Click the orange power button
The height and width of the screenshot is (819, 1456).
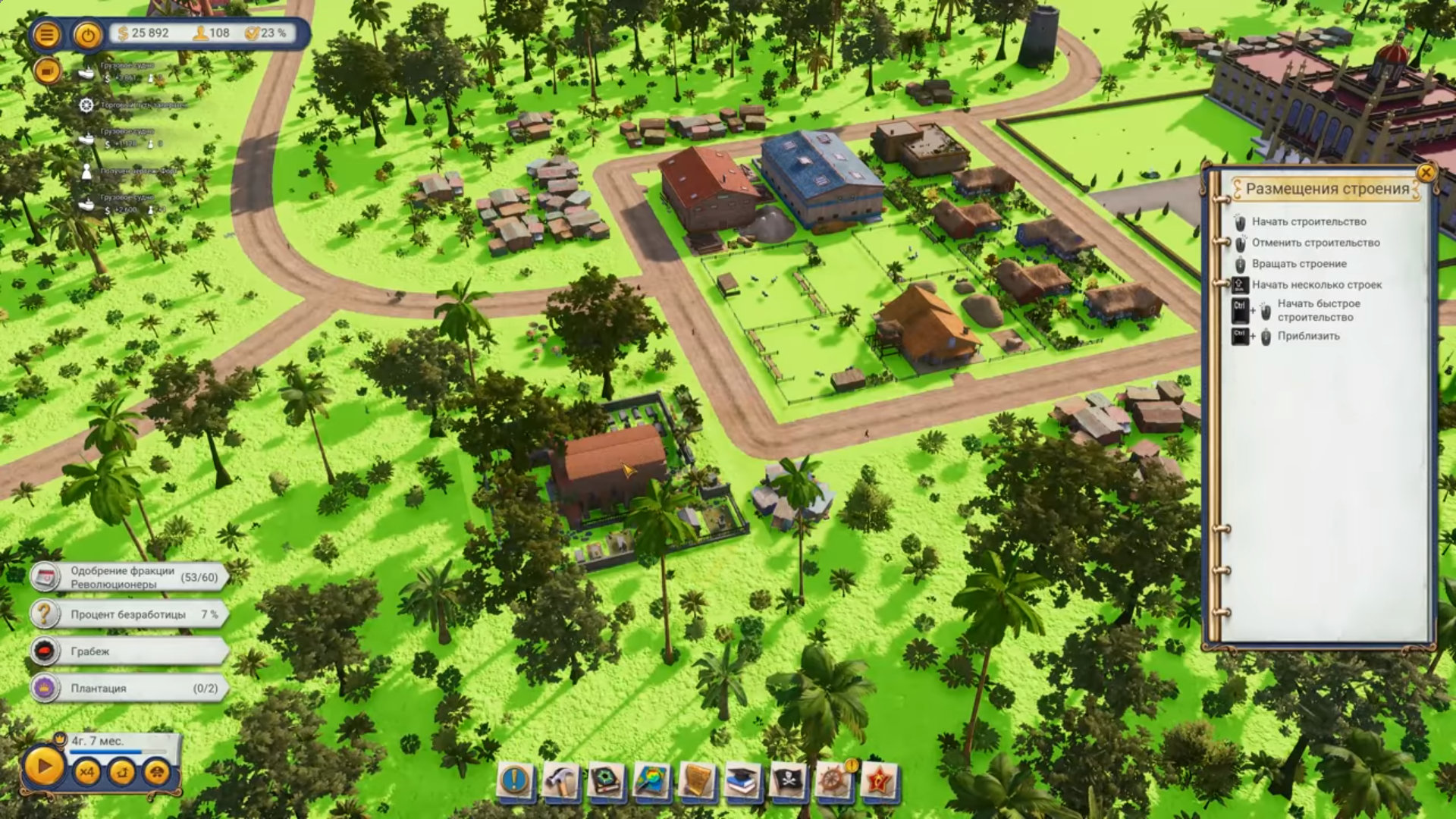coord(88,35)
